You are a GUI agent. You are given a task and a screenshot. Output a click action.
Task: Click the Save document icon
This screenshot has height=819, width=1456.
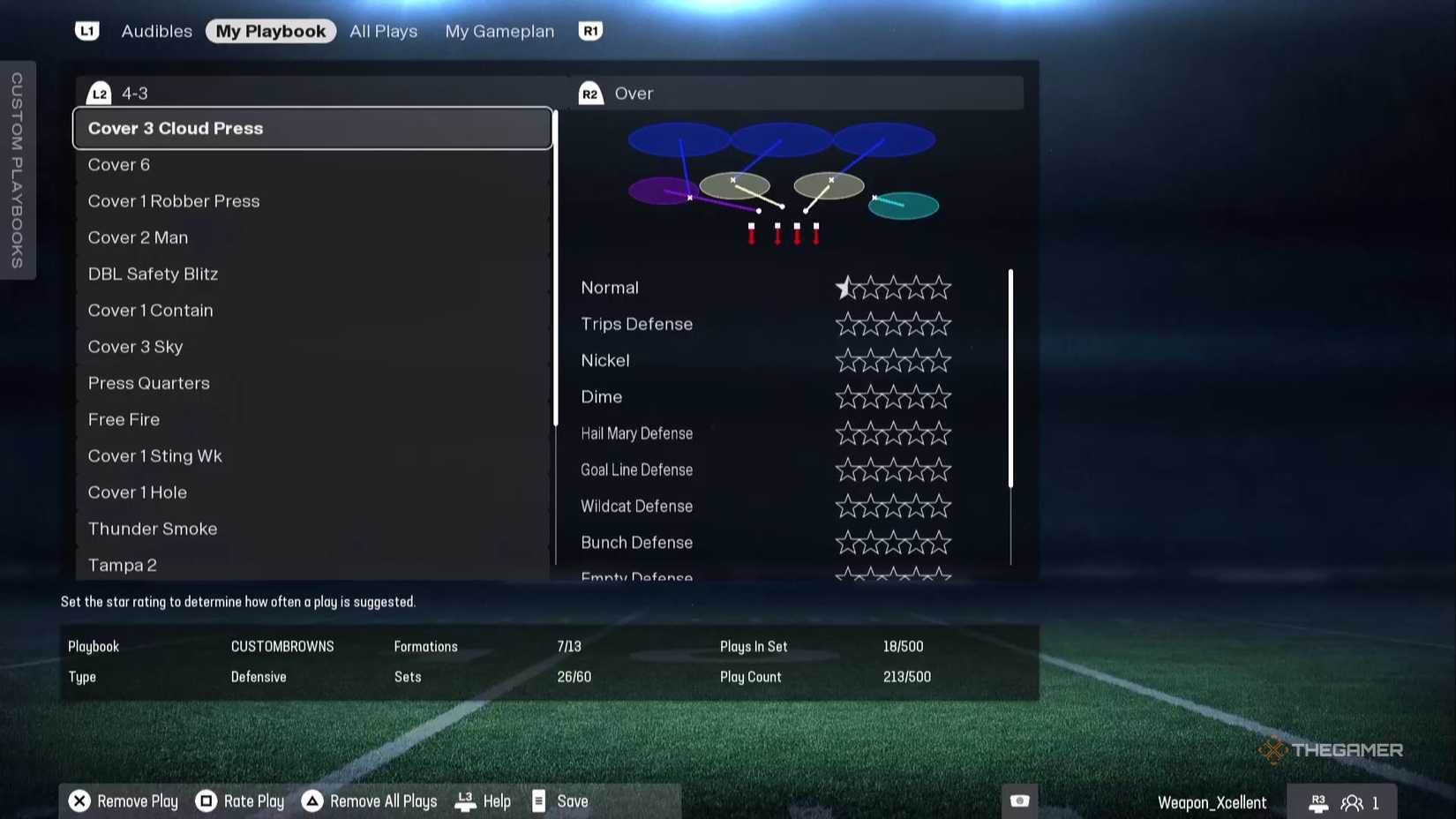click(x=539, y=801)
